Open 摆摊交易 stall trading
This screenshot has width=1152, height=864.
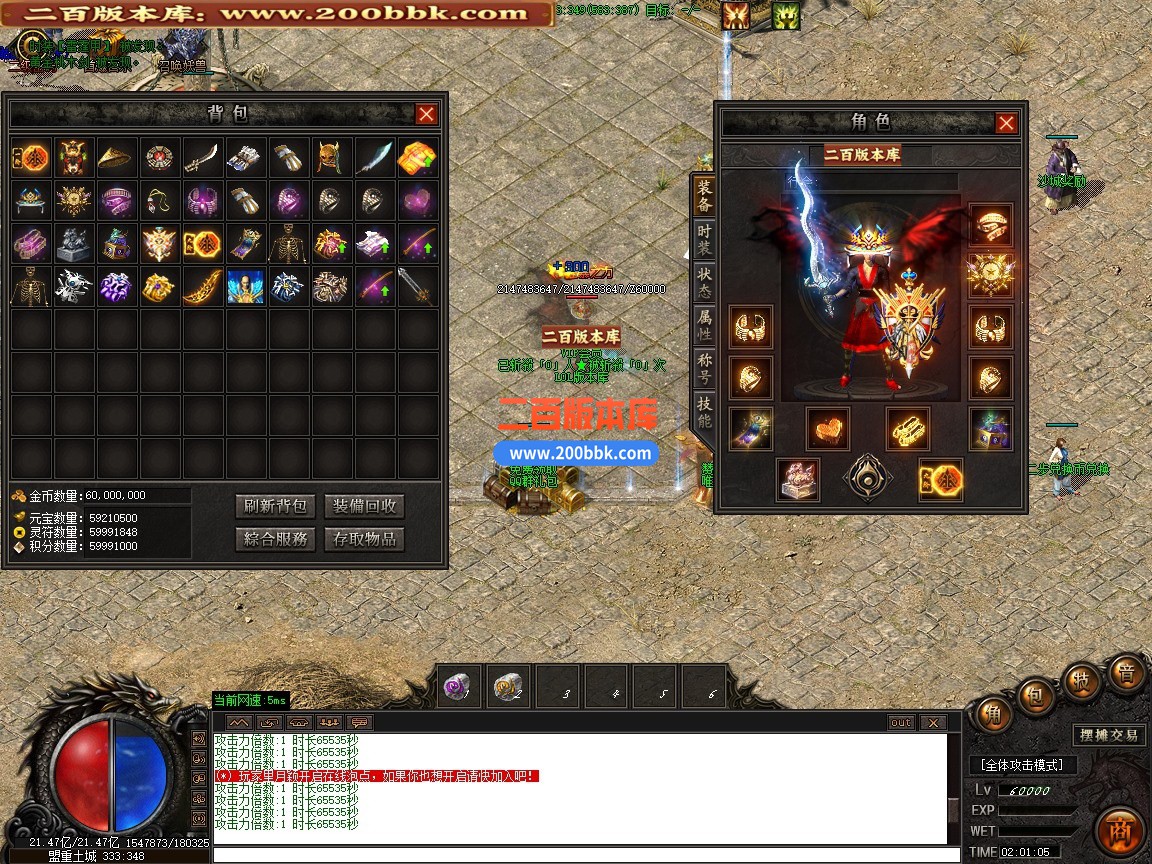(1109, 735)
